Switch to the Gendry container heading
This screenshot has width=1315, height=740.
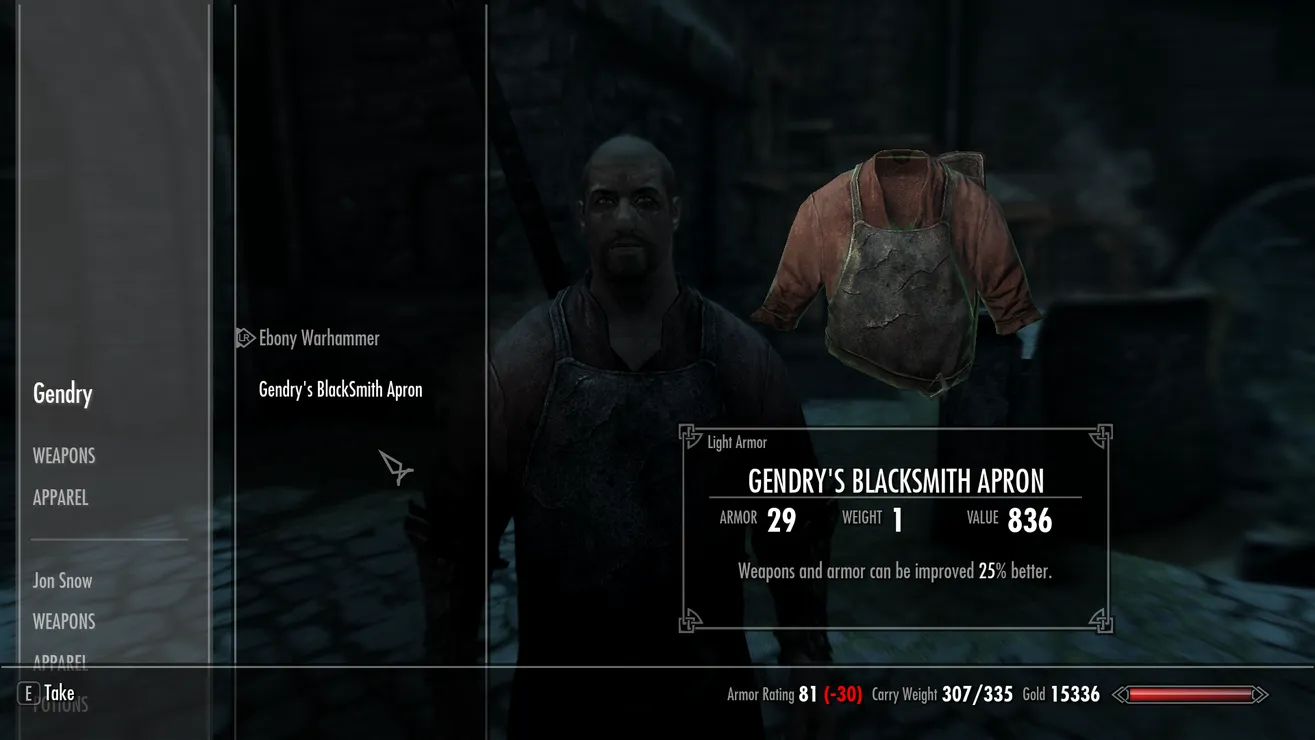63,394
